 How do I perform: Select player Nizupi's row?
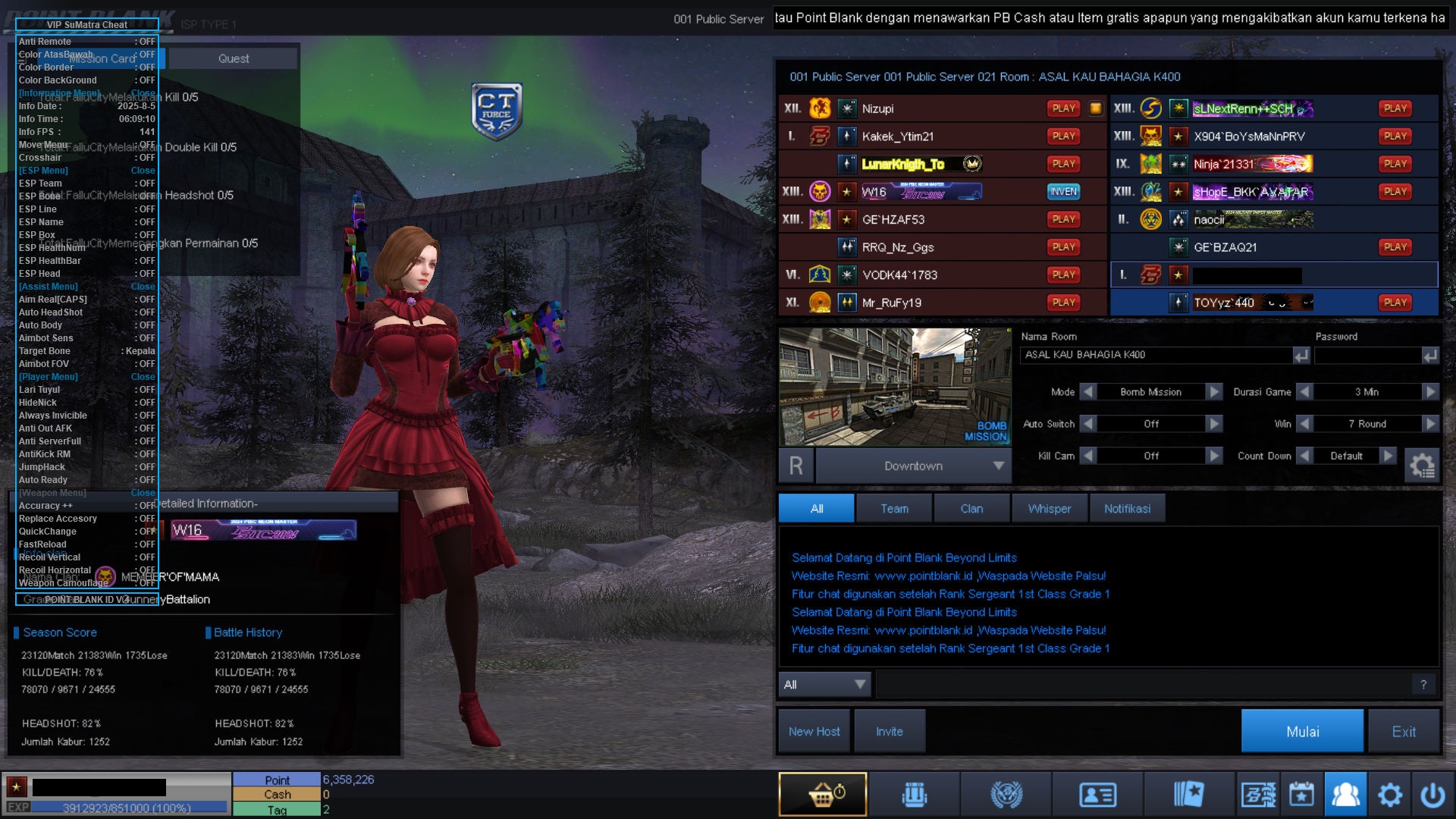[940, 108]
